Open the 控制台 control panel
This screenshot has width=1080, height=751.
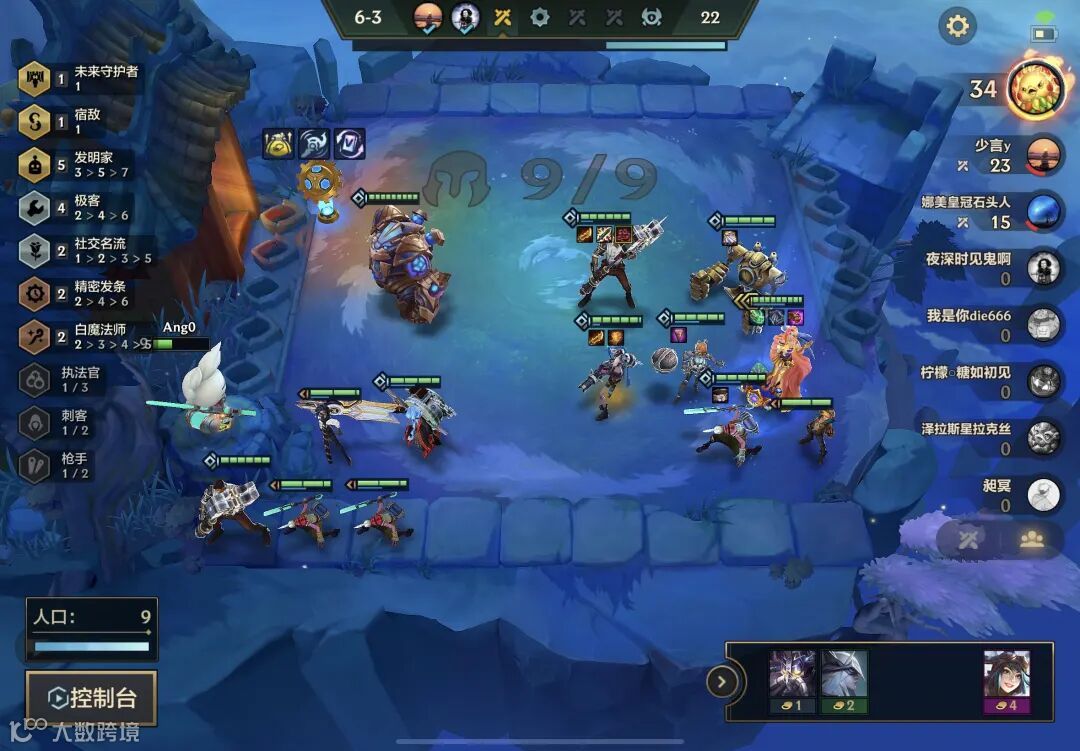92,697
